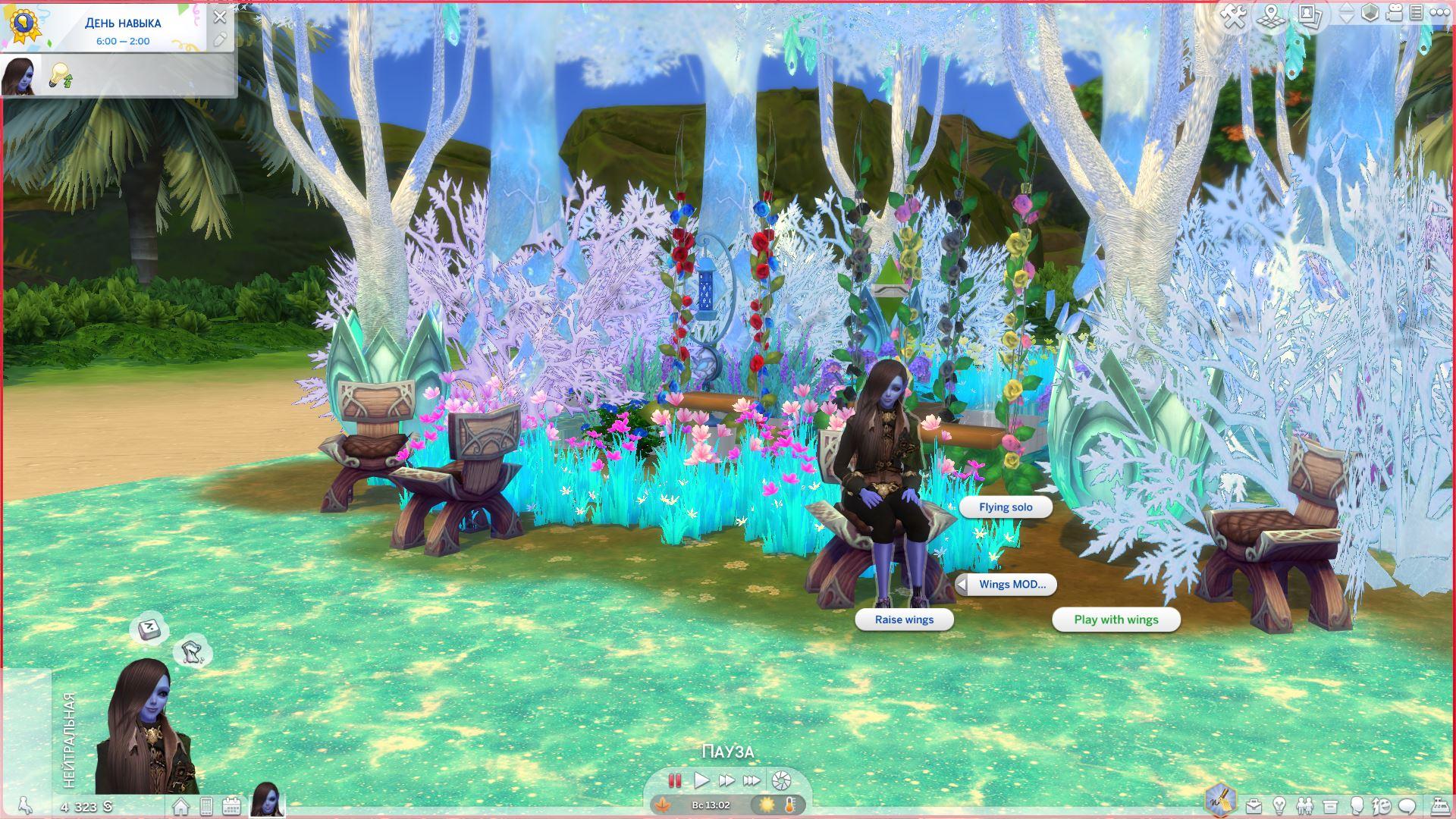The height and width of the screenshot is (819, 1456).
Task: Open the inventory box panel
Action: [x=1330, y=805]
